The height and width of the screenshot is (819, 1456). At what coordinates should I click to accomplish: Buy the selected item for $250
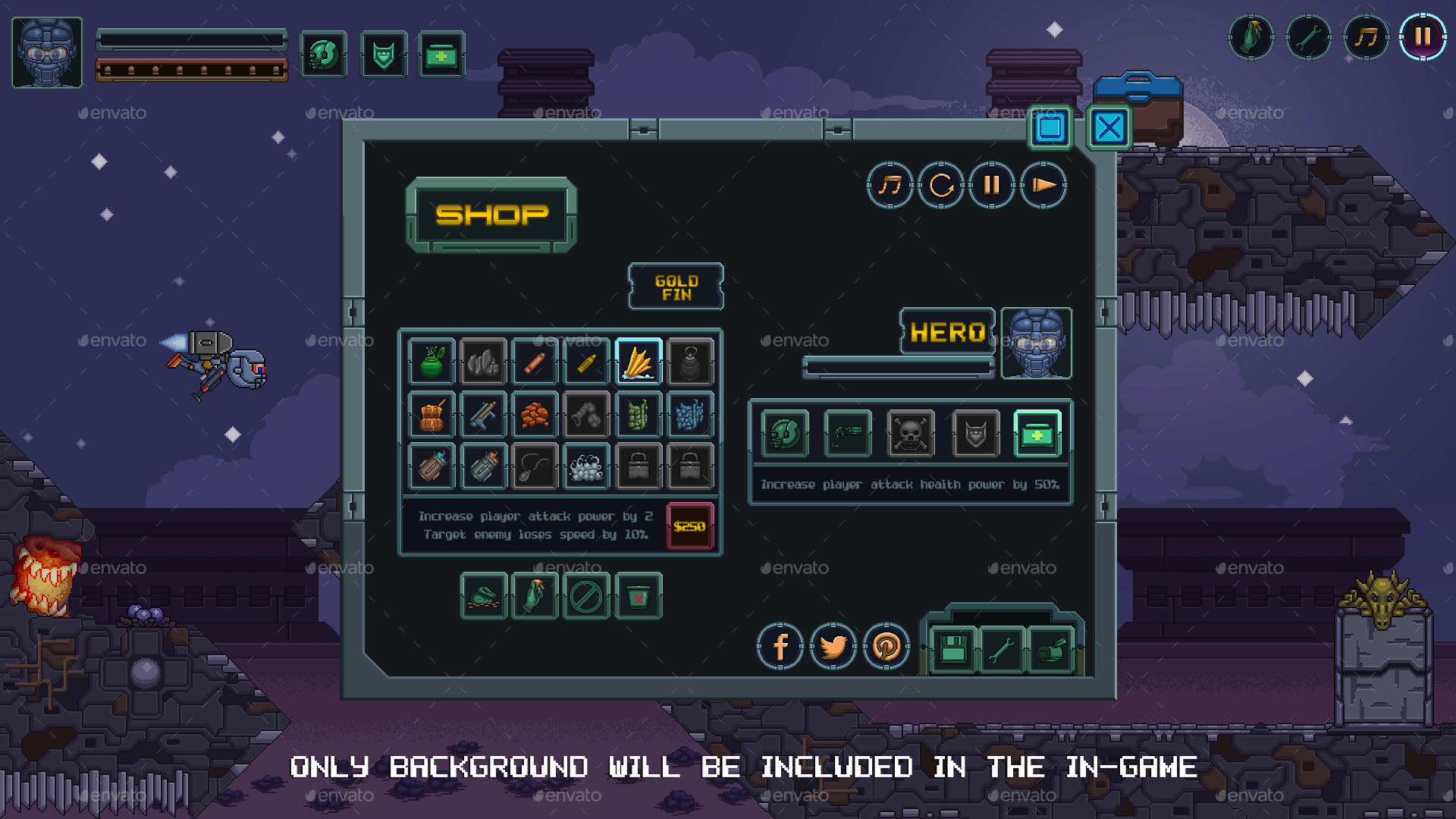[x=689, y=525]
